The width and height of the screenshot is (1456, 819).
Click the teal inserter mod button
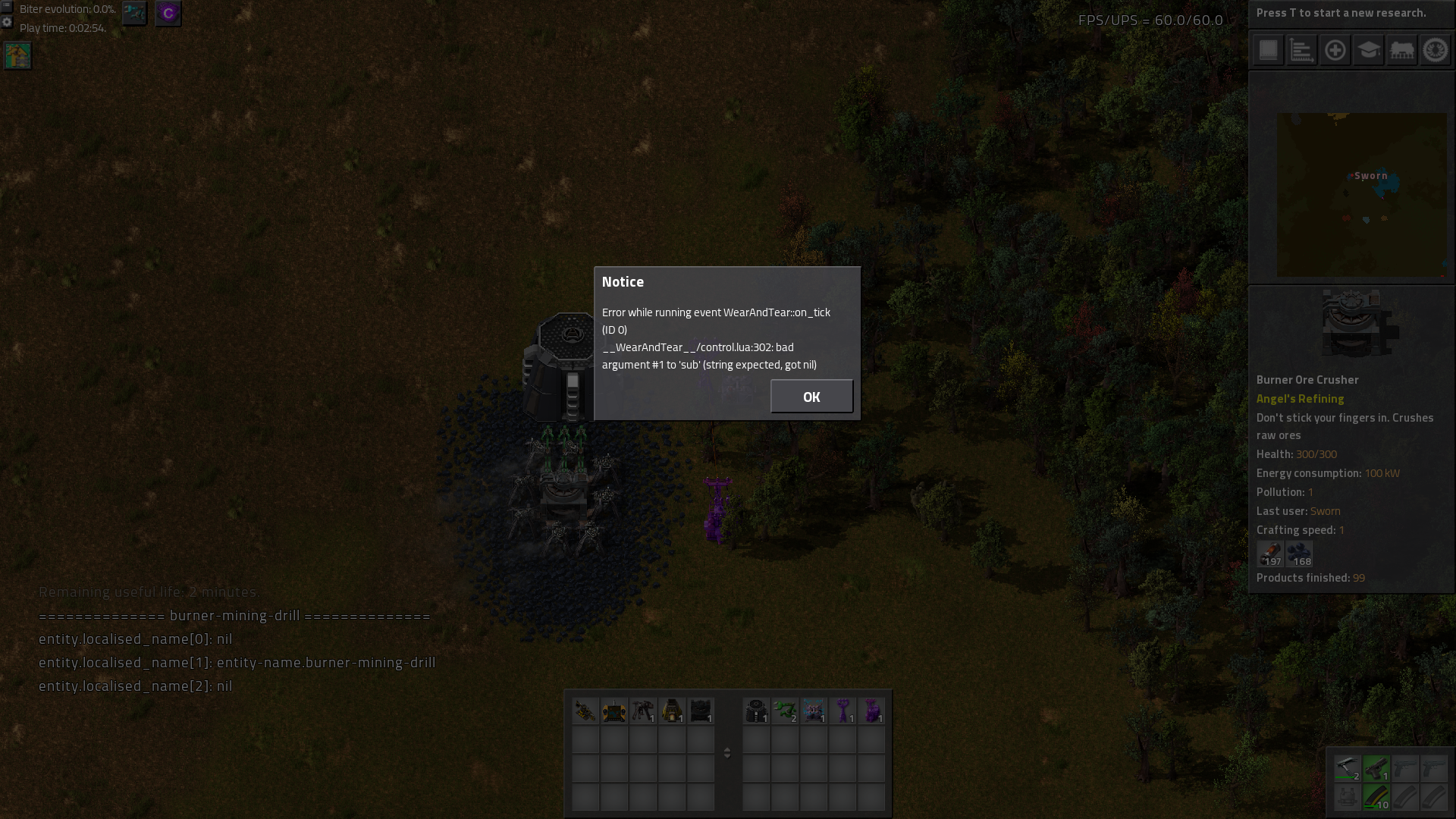coord(135,13)
